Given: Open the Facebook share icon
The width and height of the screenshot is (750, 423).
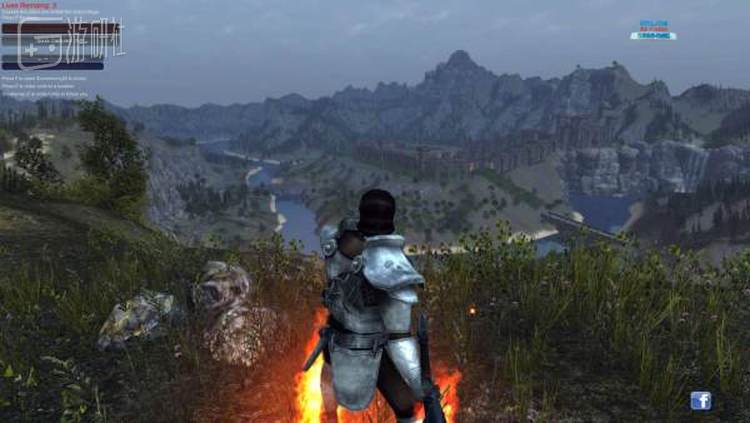Looking at the screenshot, I should [700, 400].
